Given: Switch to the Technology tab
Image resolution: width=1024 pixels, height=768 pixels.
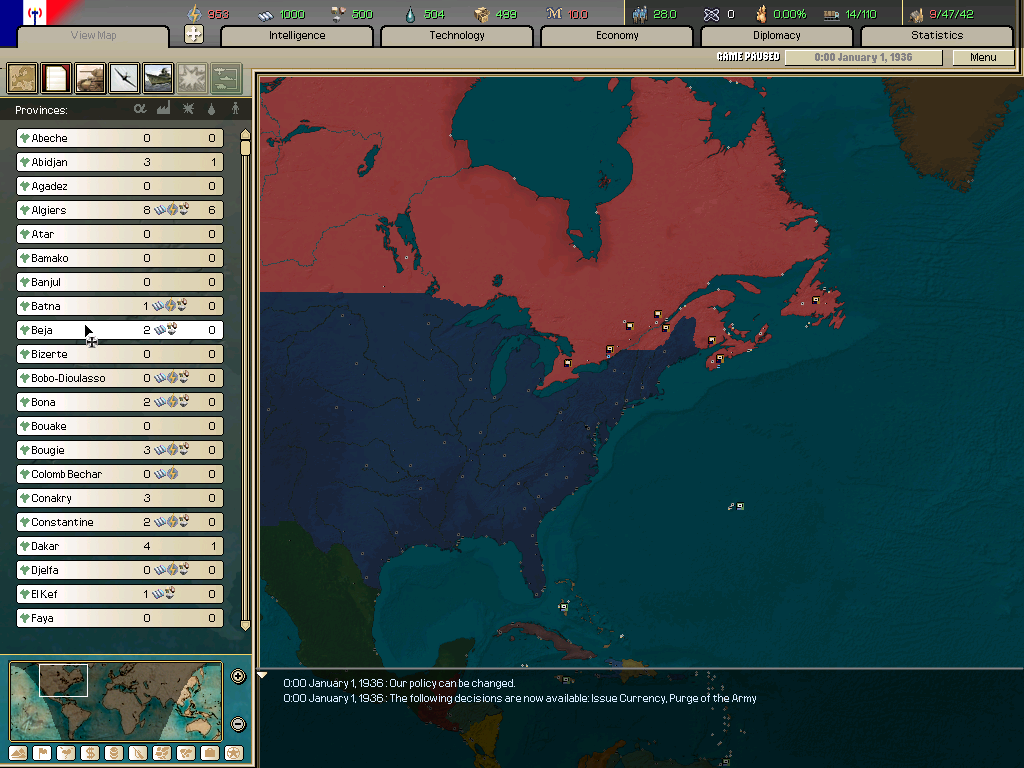Looking at the screenshot, I should pos(457,36).
